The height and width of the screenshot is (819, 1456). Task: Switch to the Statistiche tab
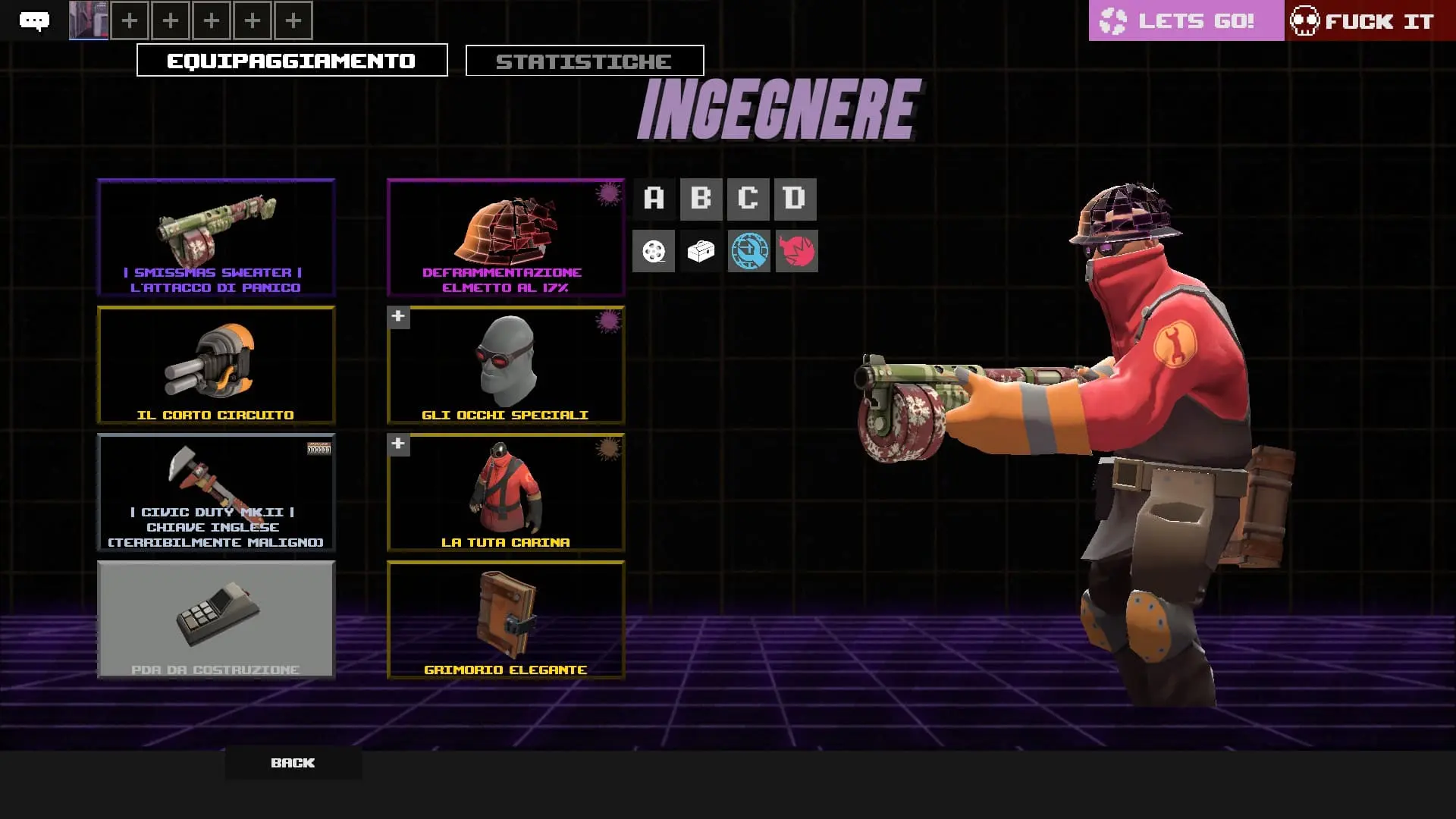click(x=584, y=61)
